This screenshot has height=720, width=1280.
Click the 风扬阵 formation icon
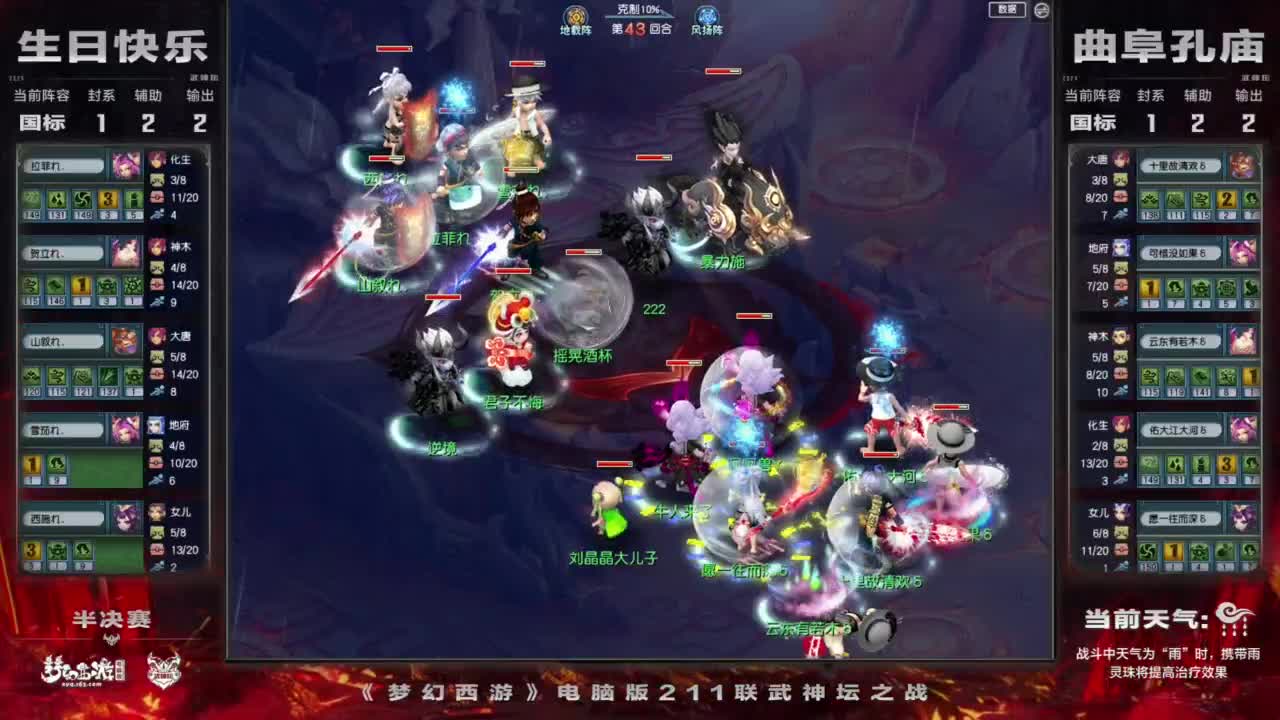pyautogui.click(x=706, y=16)
